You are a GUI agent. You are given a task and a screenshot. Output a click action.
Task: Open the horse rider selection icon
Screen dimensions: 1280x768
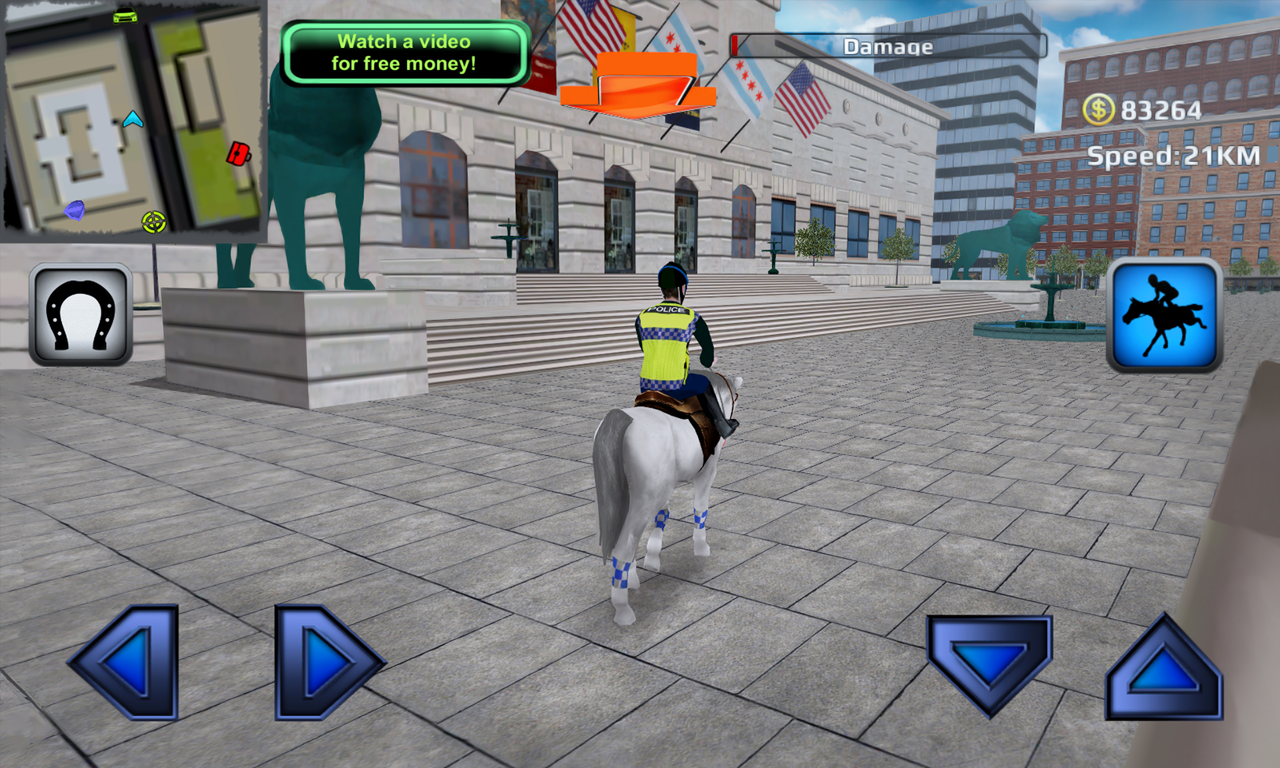(1163, 315)
